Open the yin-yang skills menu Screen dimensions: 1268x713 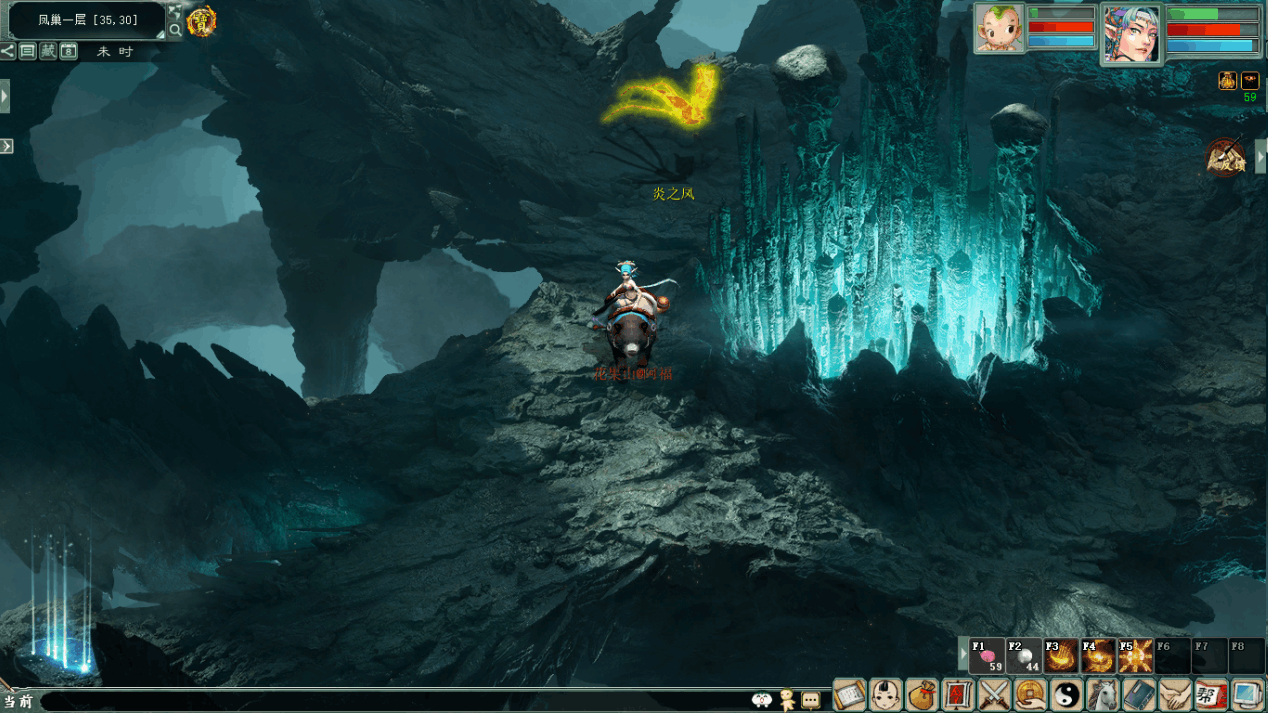tap(1066, 694)
